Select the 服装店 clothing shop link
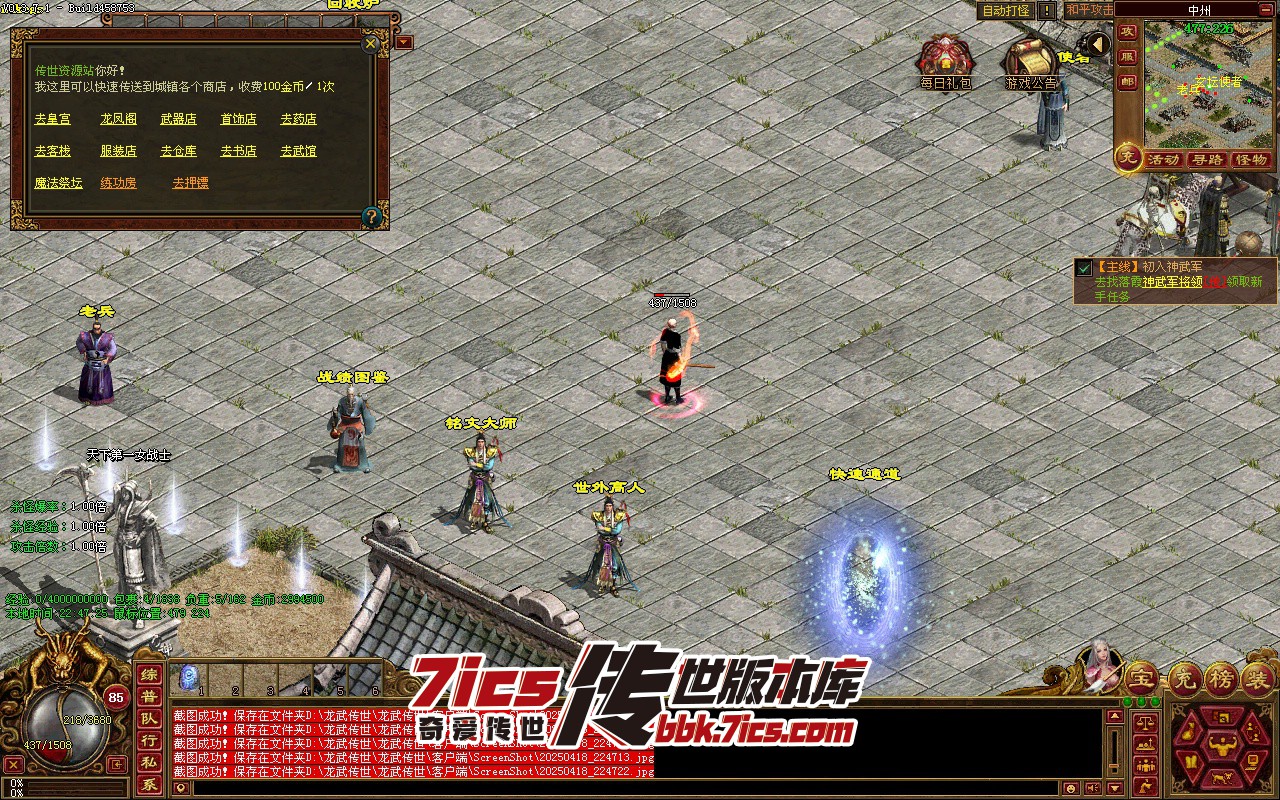Viewport: 1280px width, 800px height. [118, 151]
